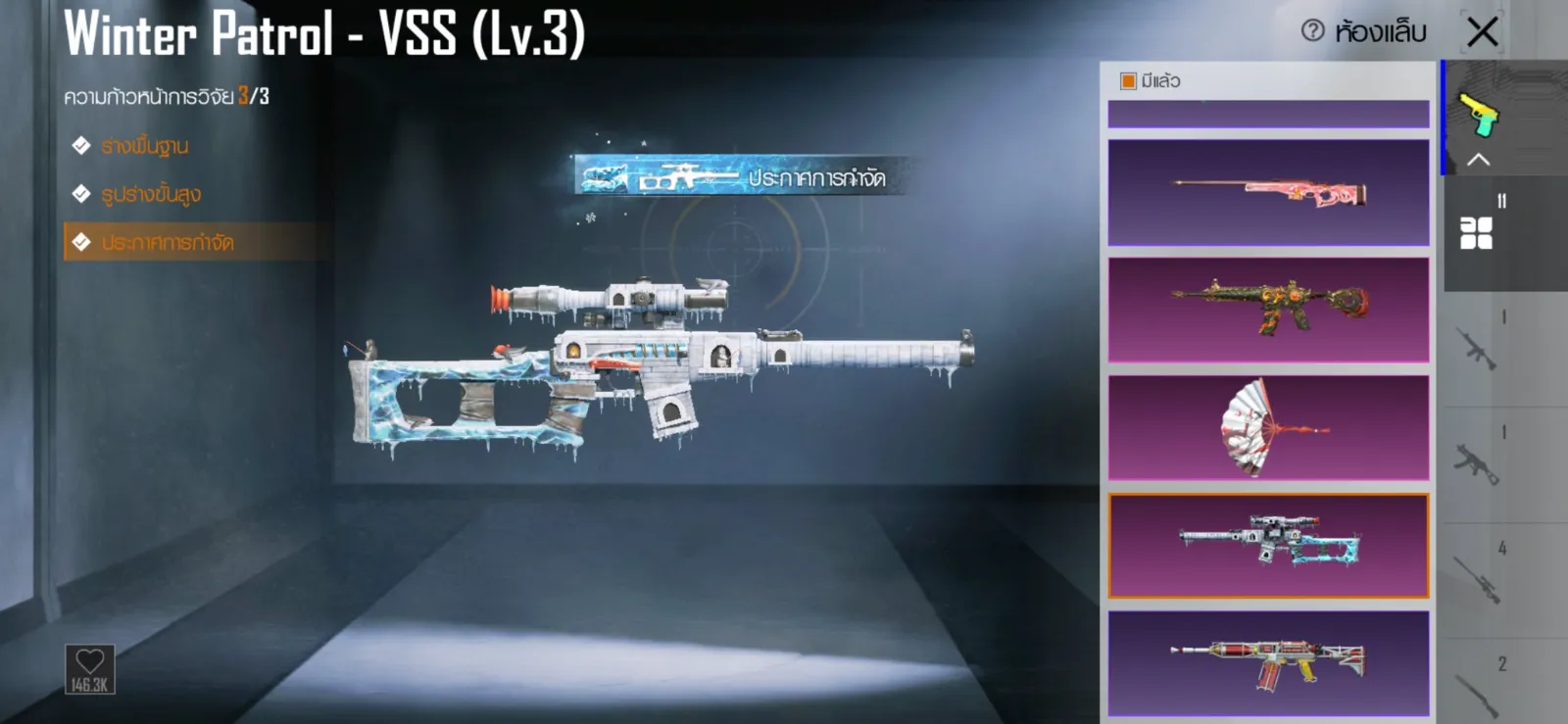Switch to the all-items grid category
1568x724 pixels.
point(1477,232)
